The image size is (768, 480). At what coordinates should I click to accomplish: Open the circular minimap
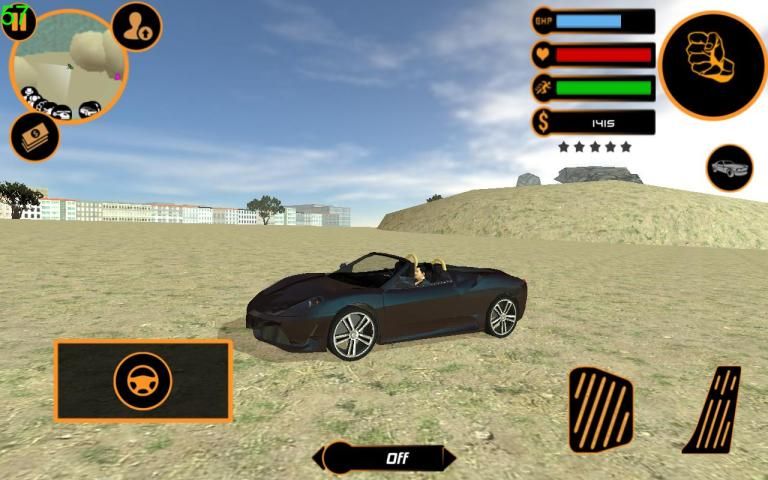tap(69, 68)
